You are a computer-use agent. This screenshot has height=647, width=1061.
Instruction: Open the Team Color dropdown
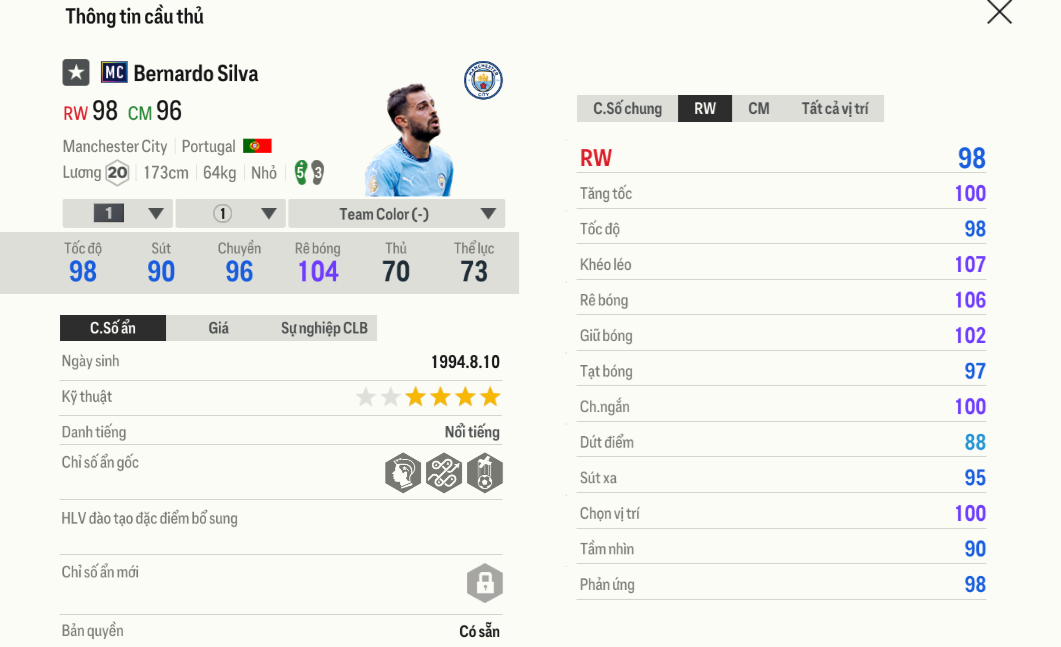[x=396, y=214]
